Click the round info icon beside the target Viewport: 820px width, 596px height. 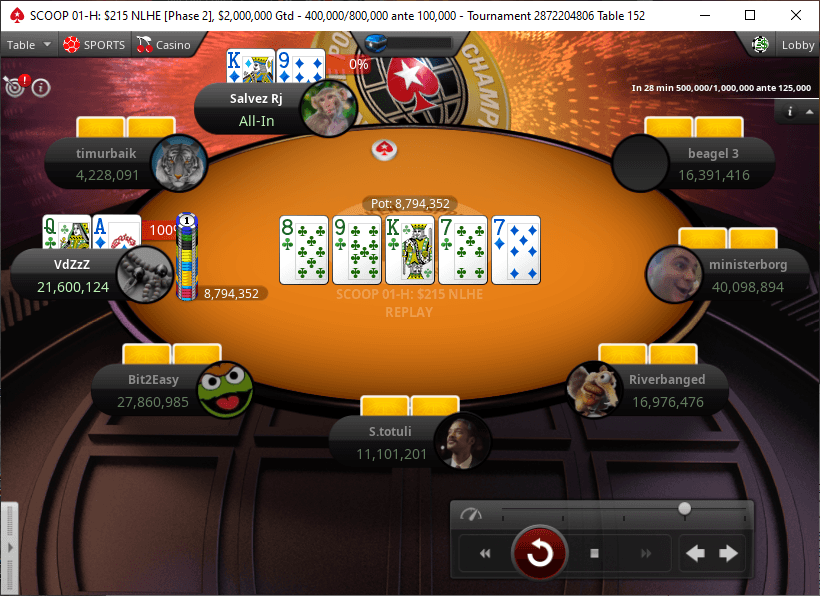click(41, 87)
